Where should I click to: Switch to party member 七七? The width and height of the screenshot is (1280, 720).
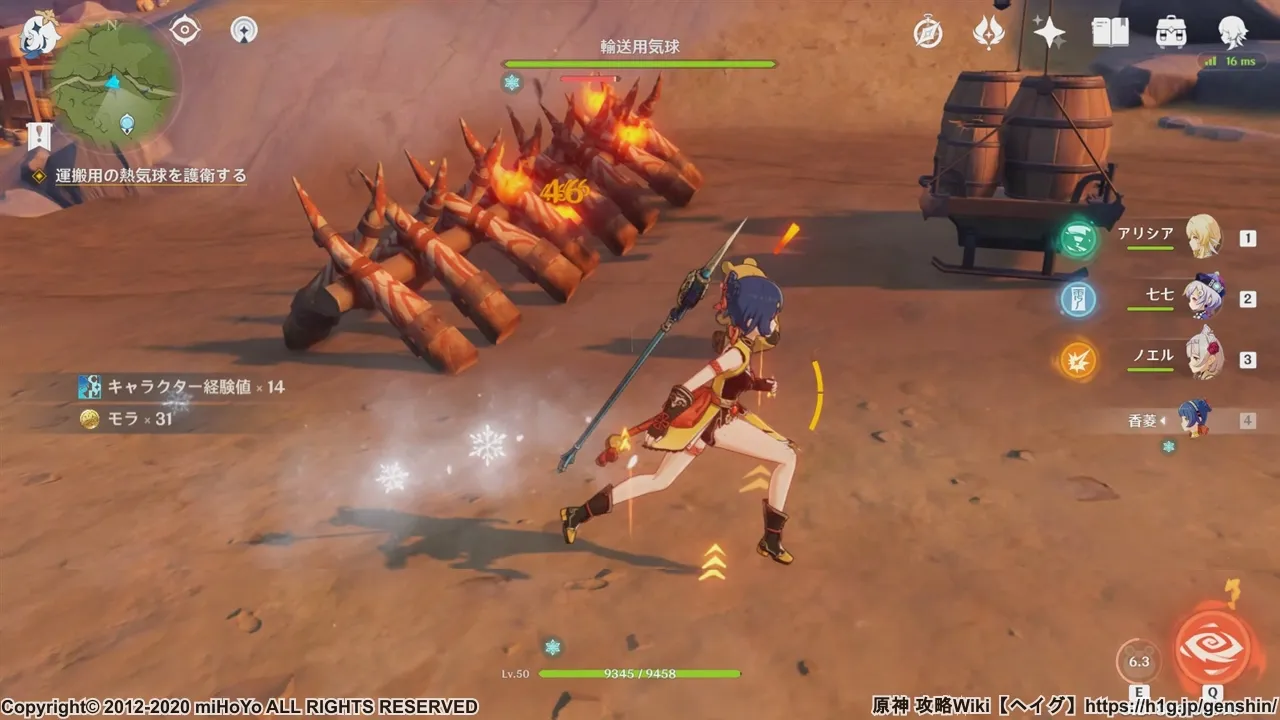tap(1203, 297)
